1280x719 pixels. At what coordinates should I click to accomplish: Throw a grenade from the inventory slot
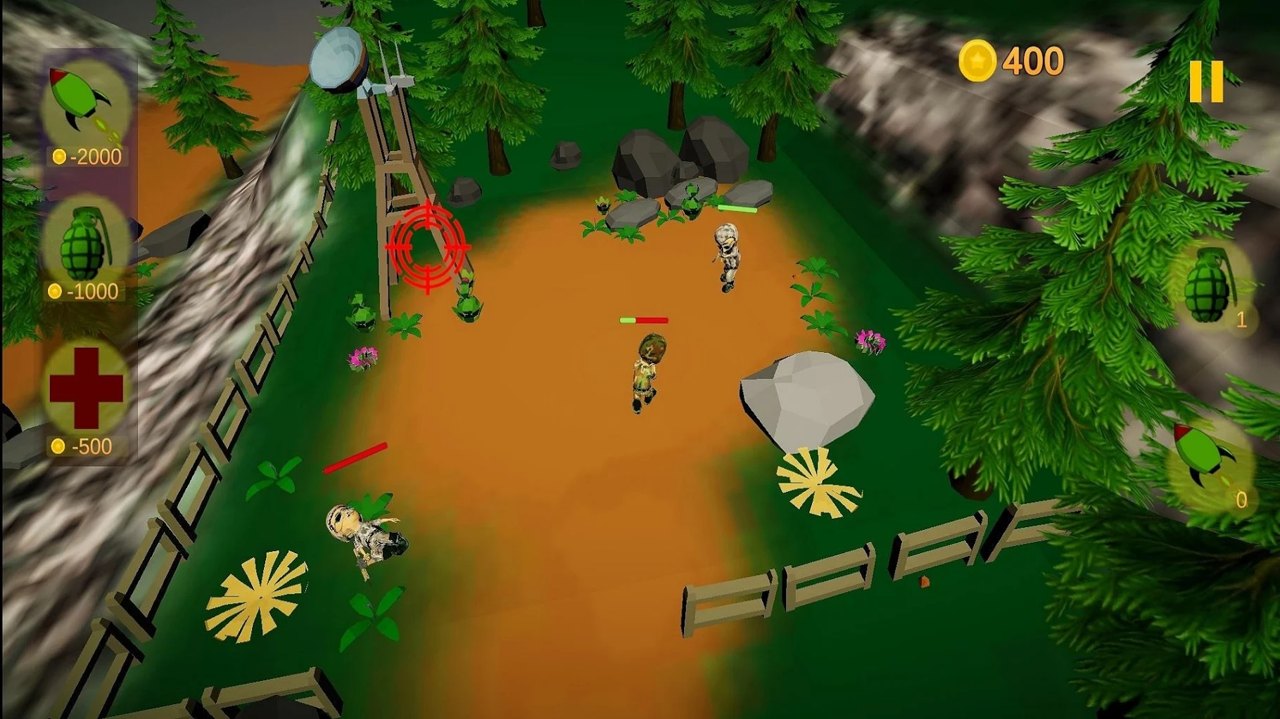click(x=1211, y=285)
